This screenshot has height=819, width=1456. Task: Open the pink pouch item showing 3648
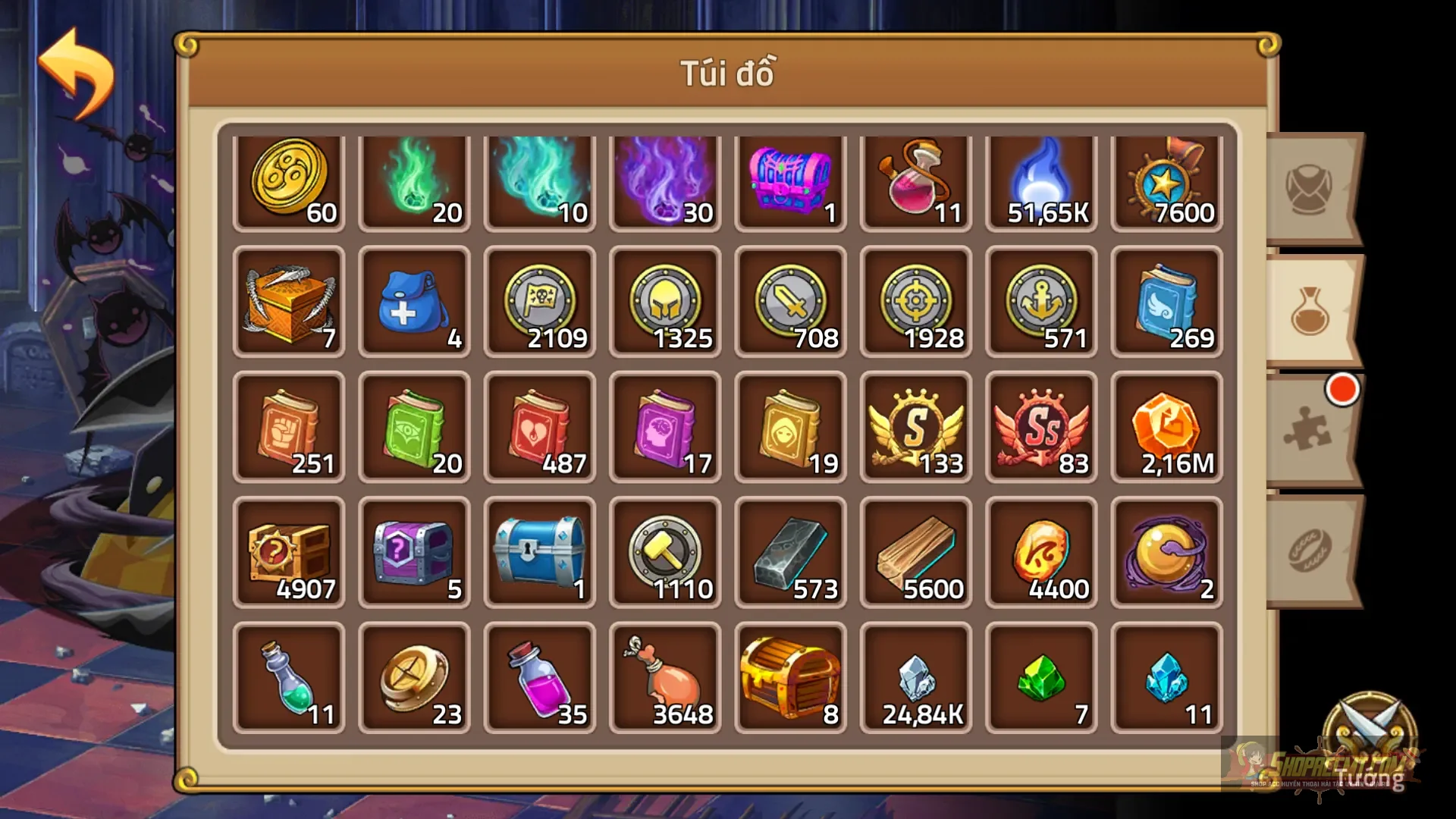666,675
